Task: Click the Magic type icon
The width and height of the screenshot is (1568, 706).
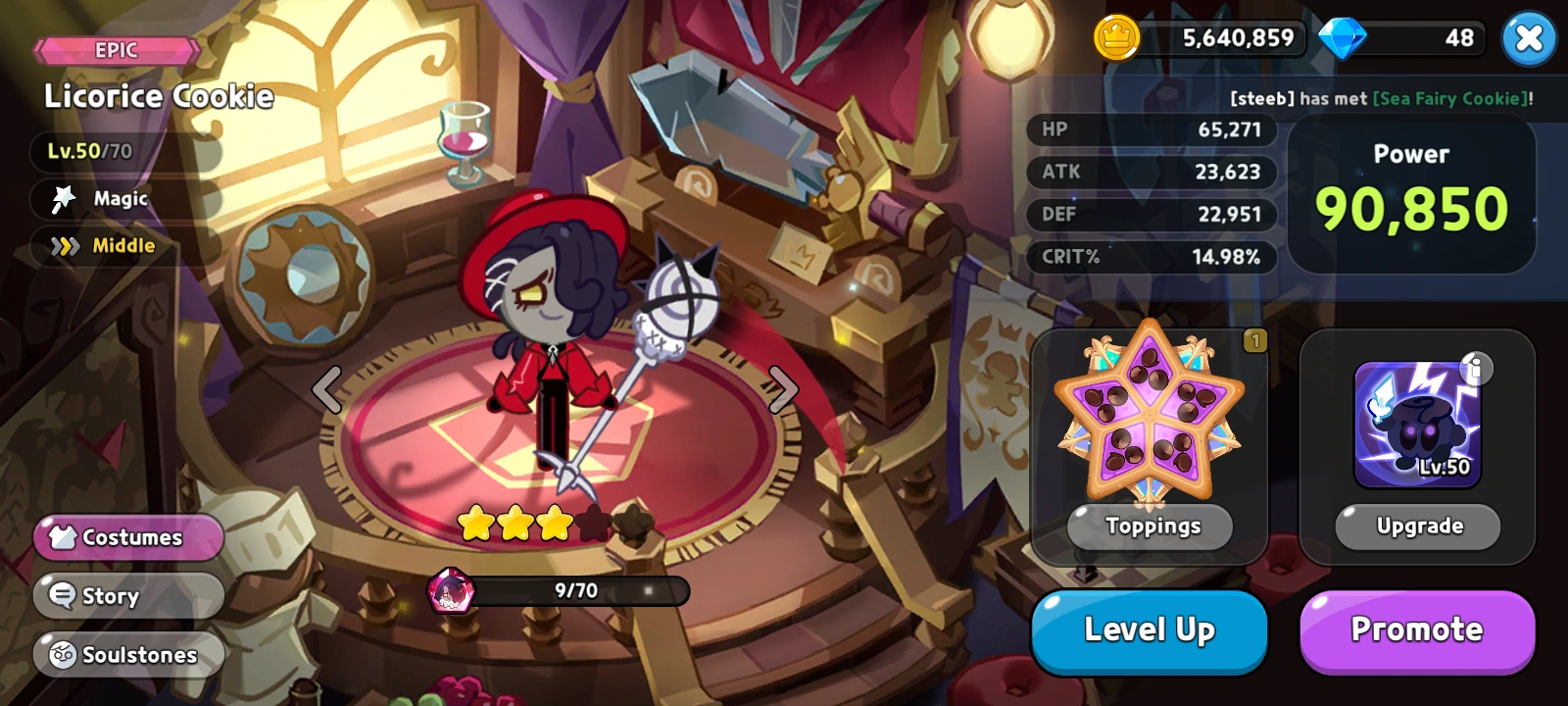Action: pyautogui.click(x=62, y=199)
